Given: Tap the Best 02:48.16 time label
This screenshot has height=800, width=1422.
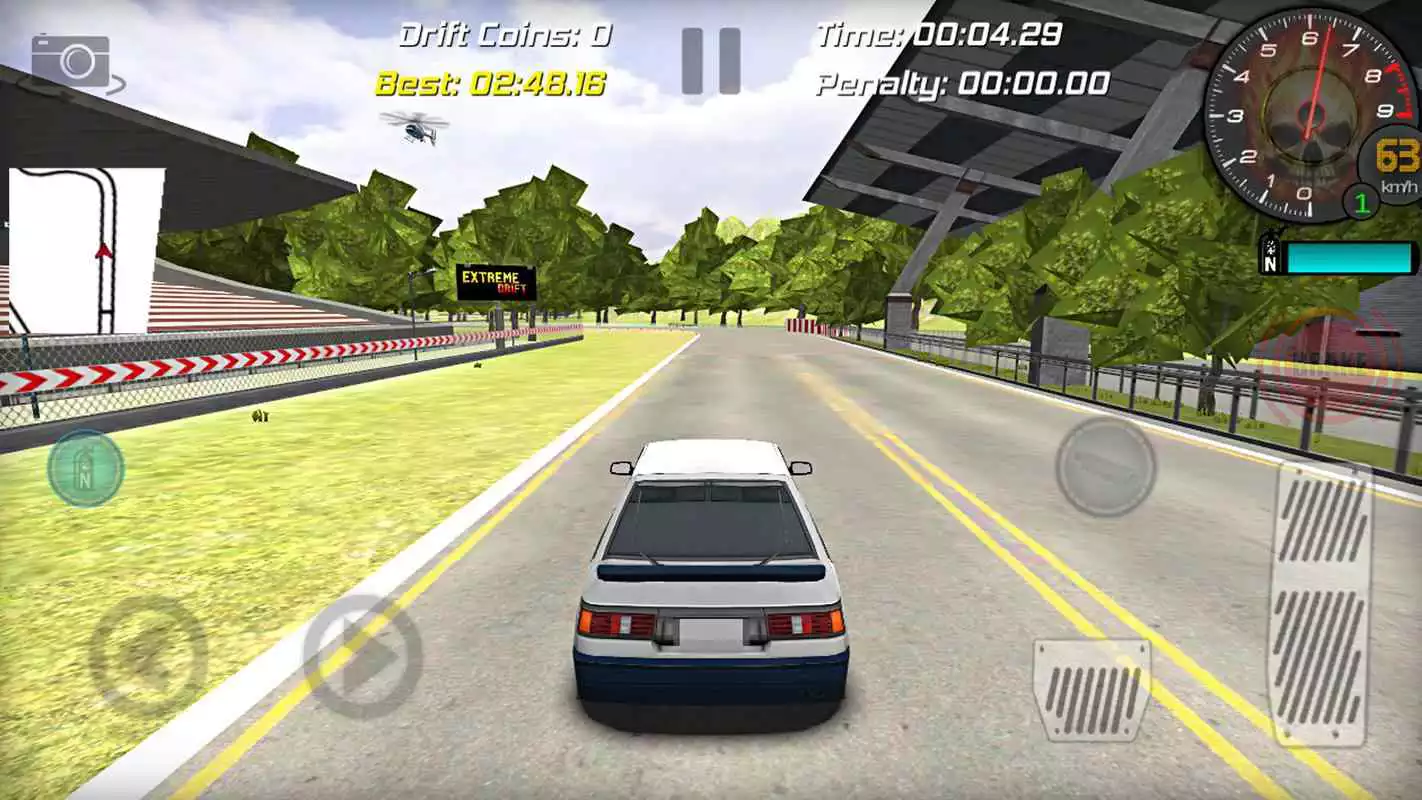Looking at the screenshot, I should (x=492, y=85).
